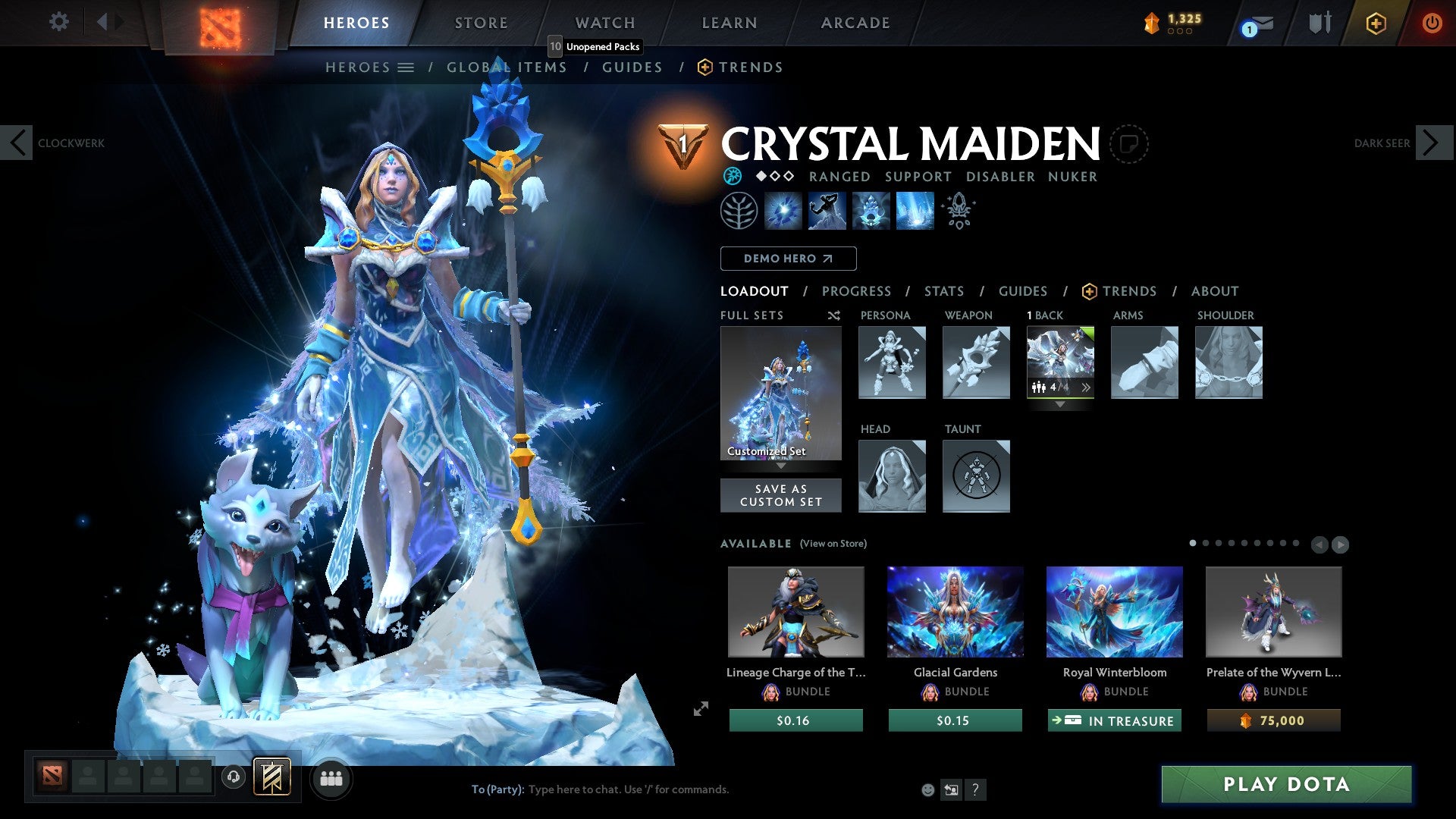The width and height of the screenshot is (1456, 819).
Task: Expand the hero model view with the diagonal arrows
Action: coord(699,710)
